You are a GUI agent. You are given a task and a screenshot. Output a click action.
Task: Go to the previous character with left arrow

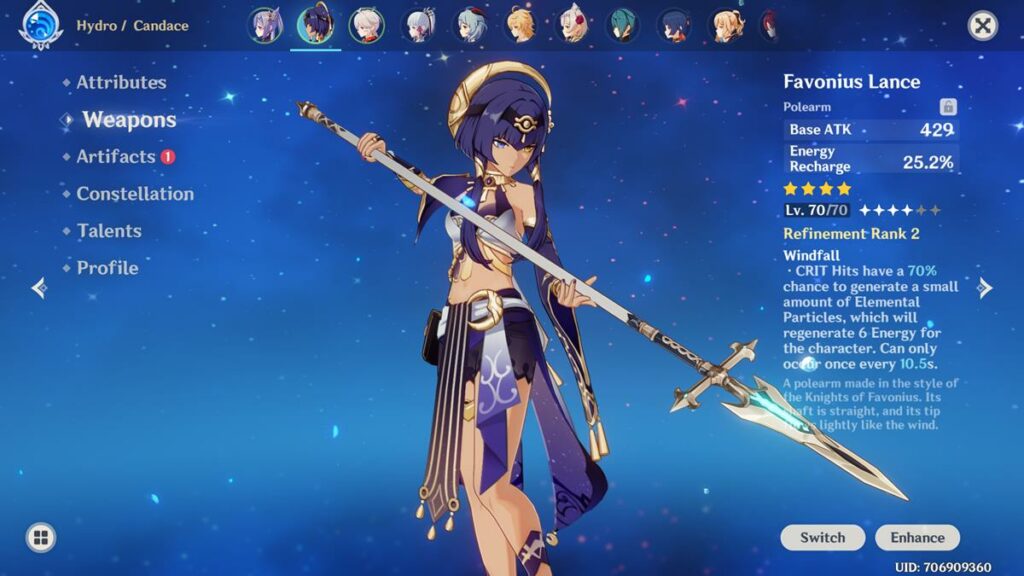tap(39, 288)
